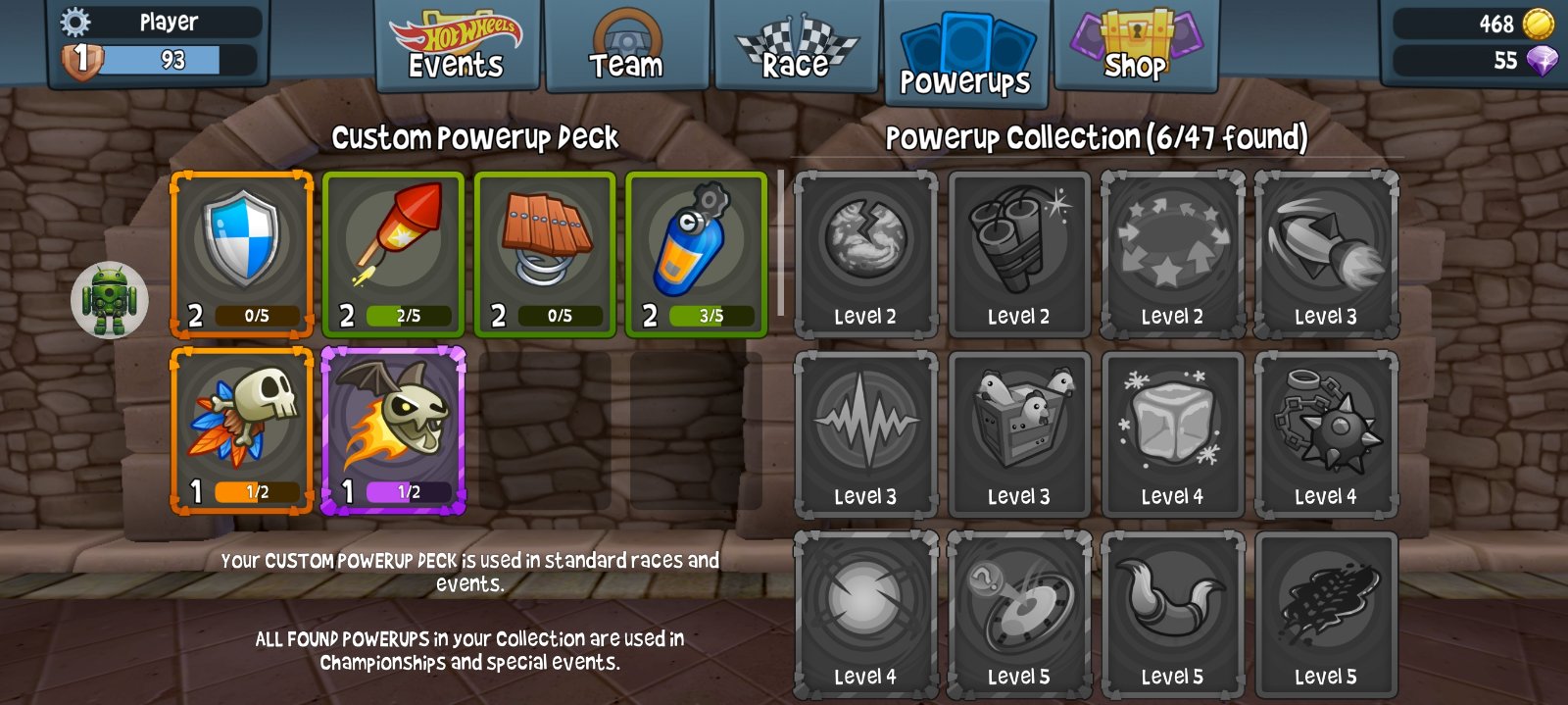Image resolution: width=1568 pixels, height=705 pixels.
Task: Go to the Race tab
Action: coord(796,47)
